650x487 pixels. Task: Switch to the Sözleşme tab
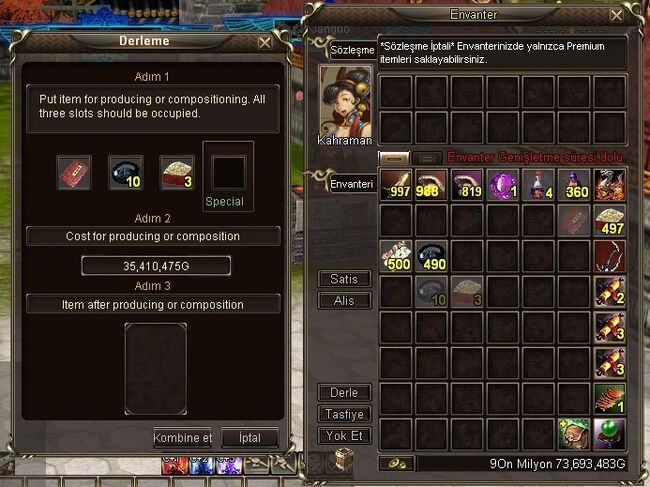tap(353, 50)
